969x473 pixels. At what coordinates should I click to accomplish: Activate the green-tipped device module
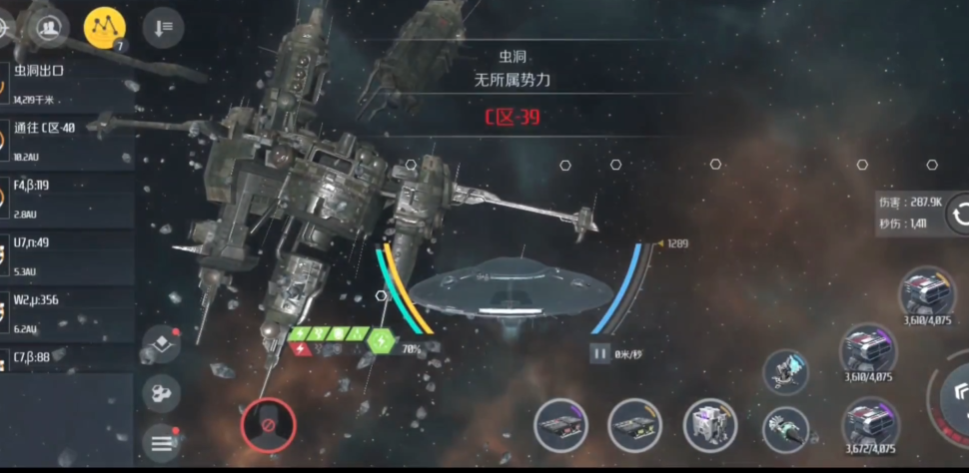click(786, 429)
